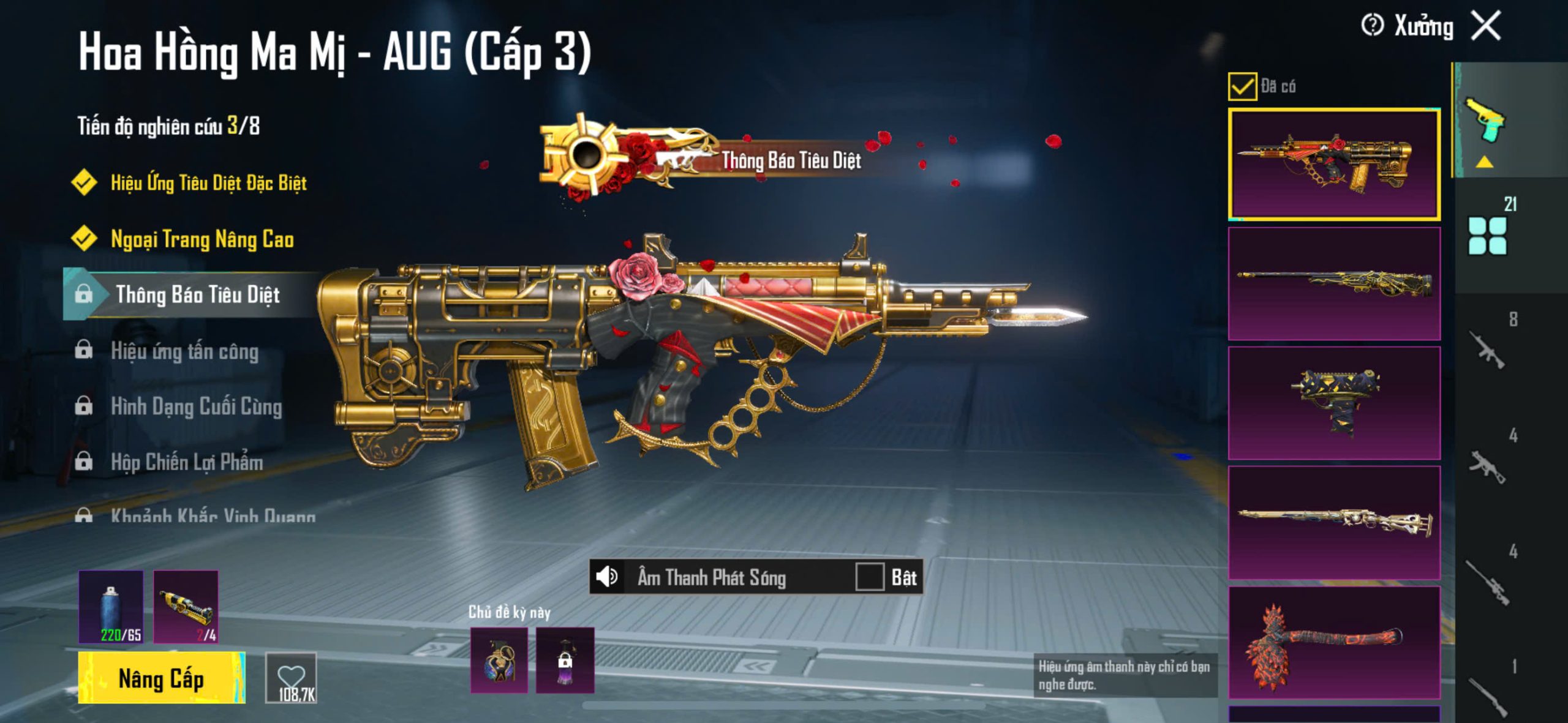This screenshot has width=1568, height=723.
Task: Open the all-categories grid tab
Action: point(1487,236)
